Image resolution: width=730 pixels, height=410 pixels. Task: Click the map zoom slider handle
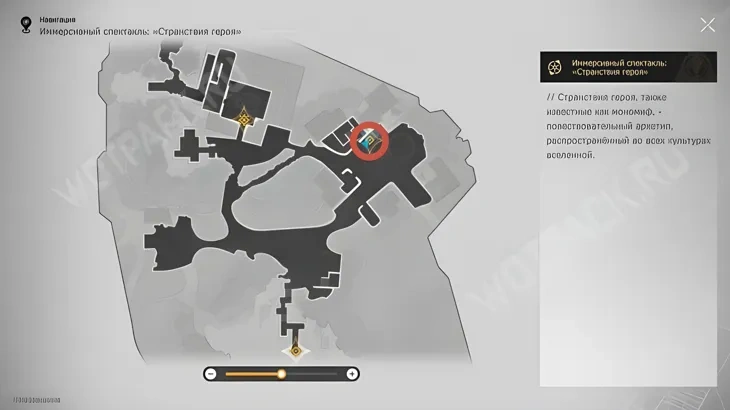pyautogui.click(x=281, y=374)
